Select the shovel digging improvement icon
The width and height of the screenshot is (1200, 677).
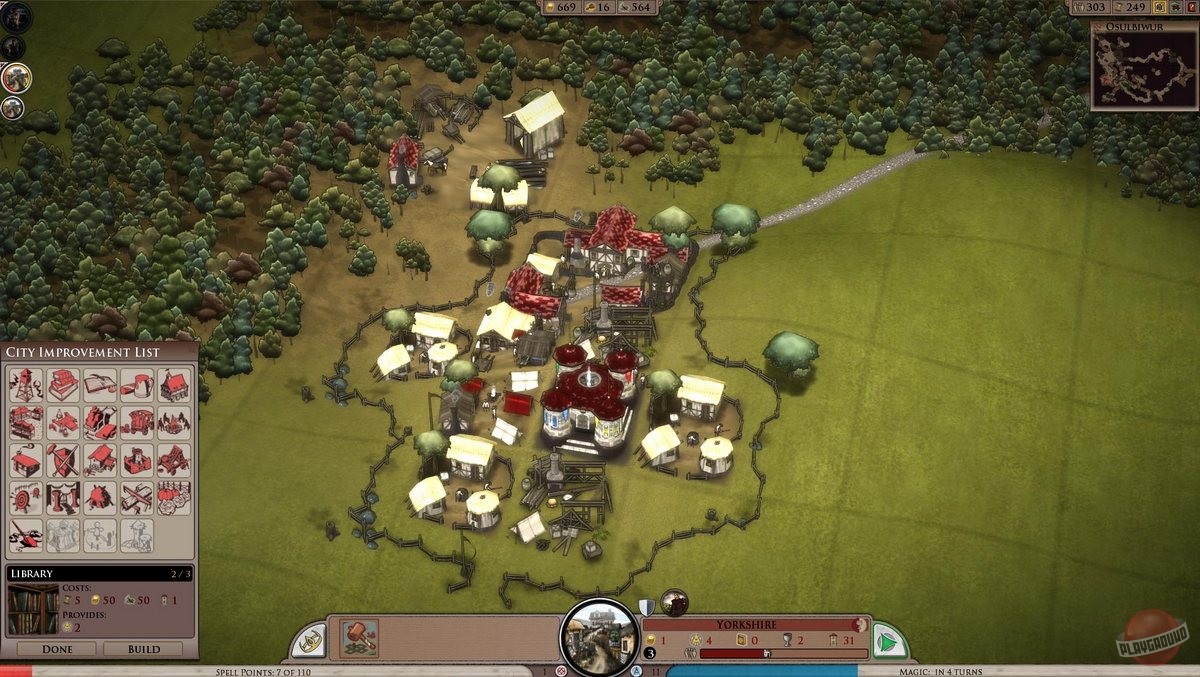pos(27,535)
